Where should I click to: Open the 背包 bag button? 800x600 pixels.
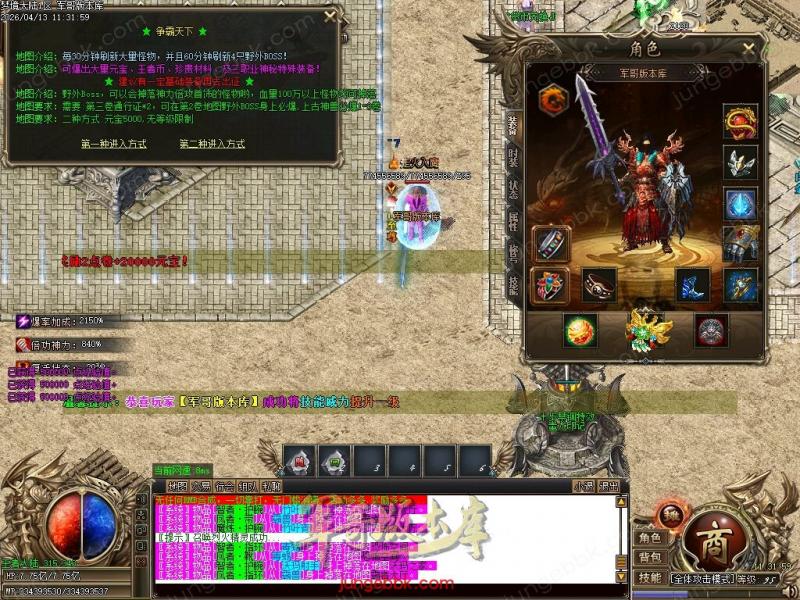tap(650, 557)
